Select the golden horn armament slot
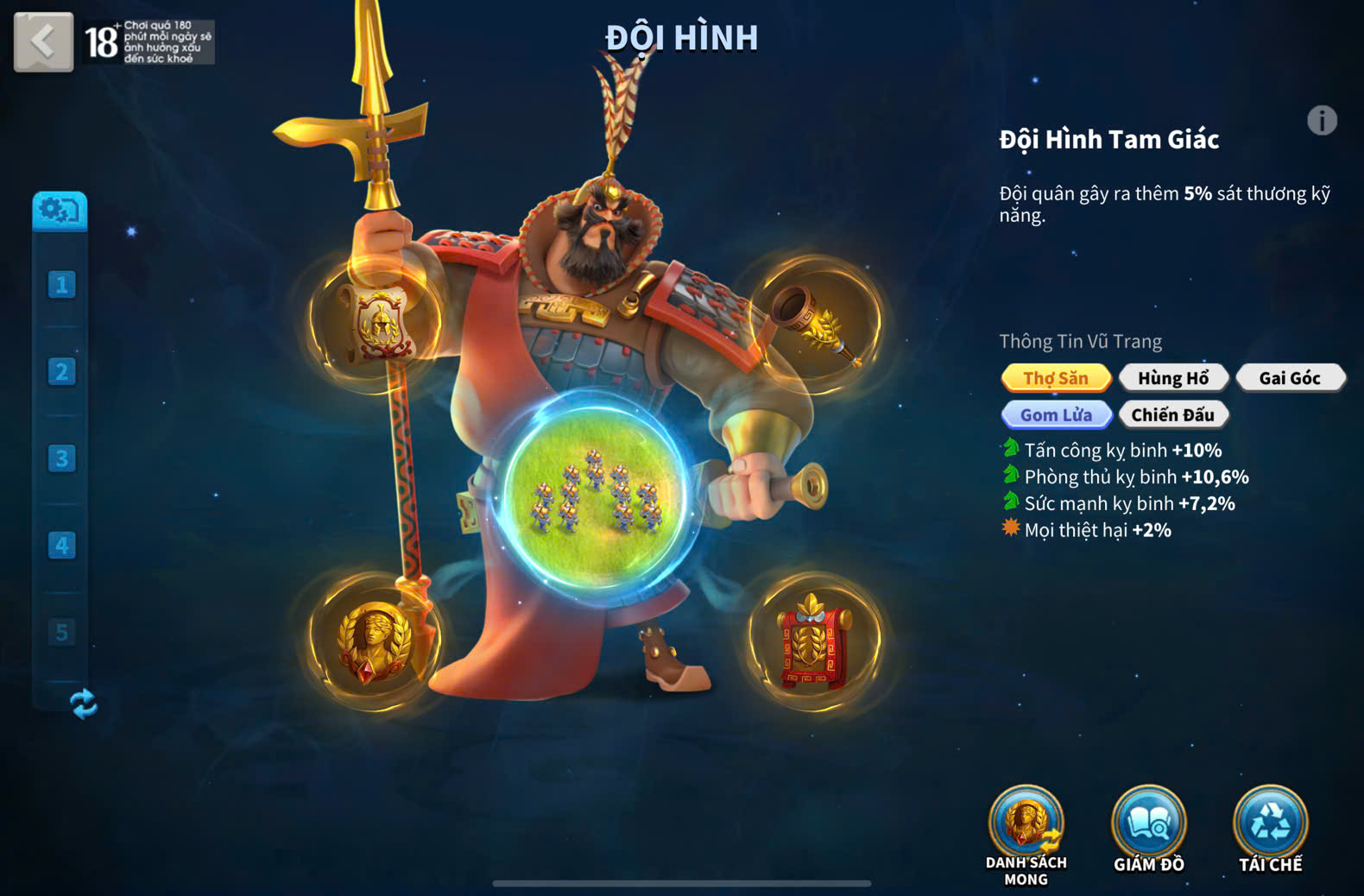The height and width of the screenshot is (896, 1364). [815, 323]
